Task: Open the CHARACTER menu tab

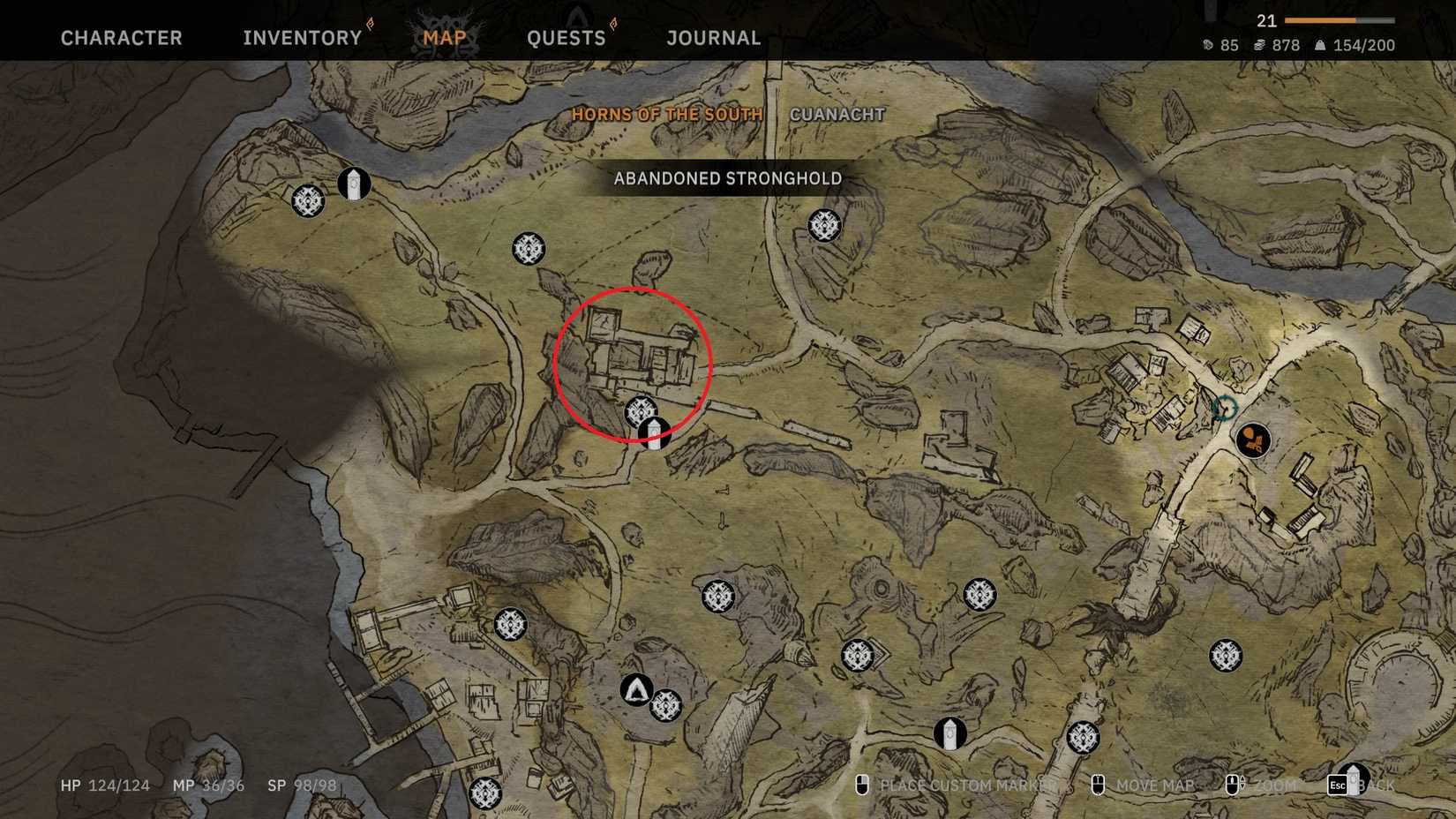Action: [121, 37]
